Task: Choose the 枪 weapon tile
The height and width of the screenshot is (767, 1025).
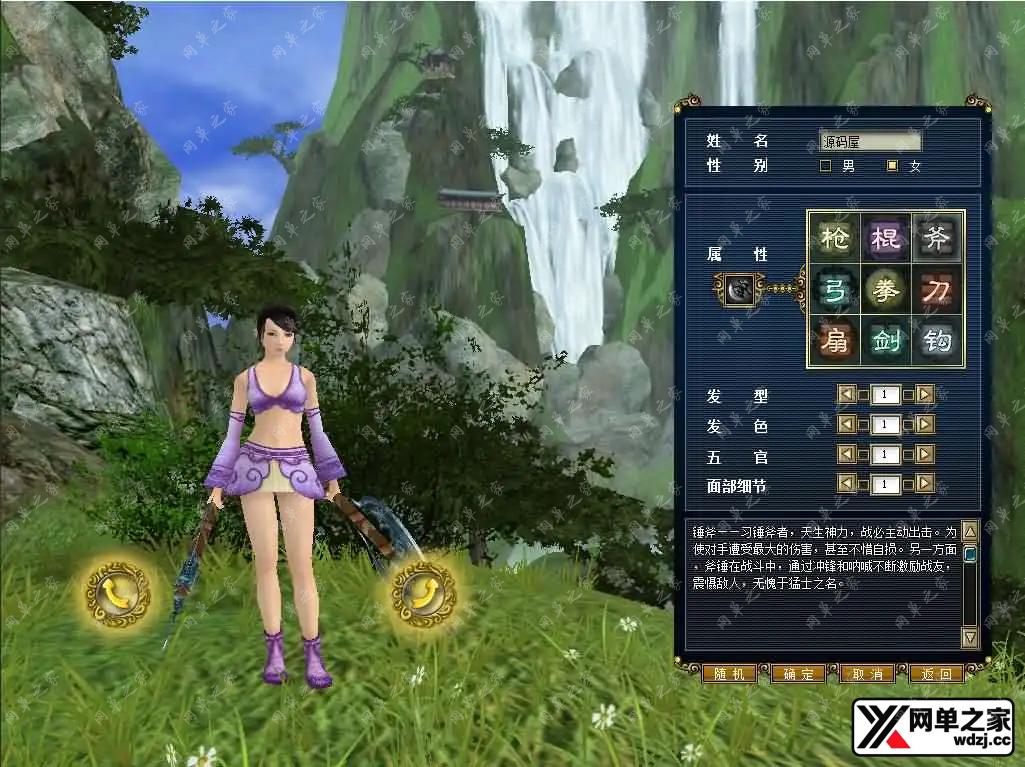Action: [834, 237]
